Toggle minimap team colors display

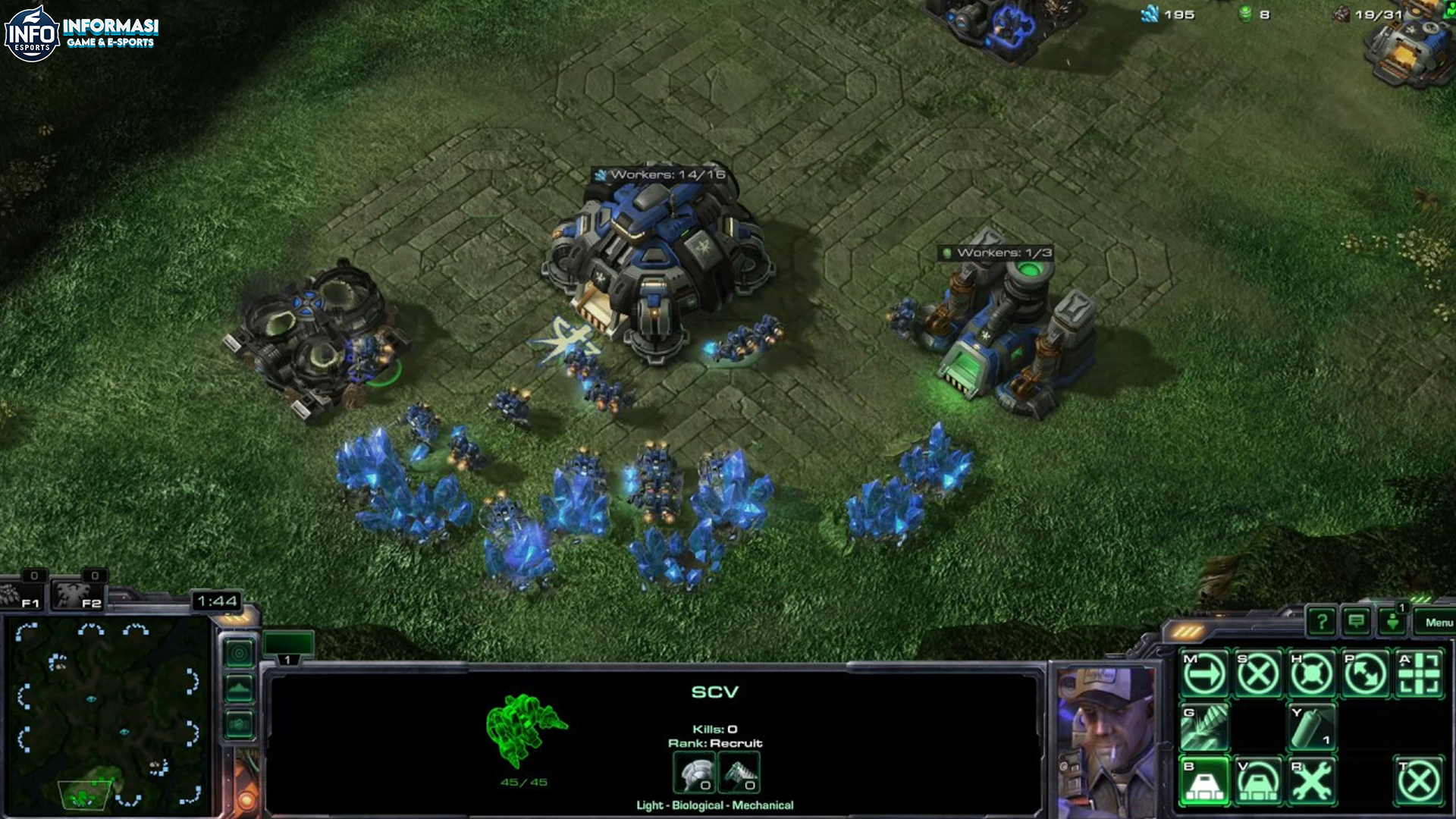(x=239, y=723)
